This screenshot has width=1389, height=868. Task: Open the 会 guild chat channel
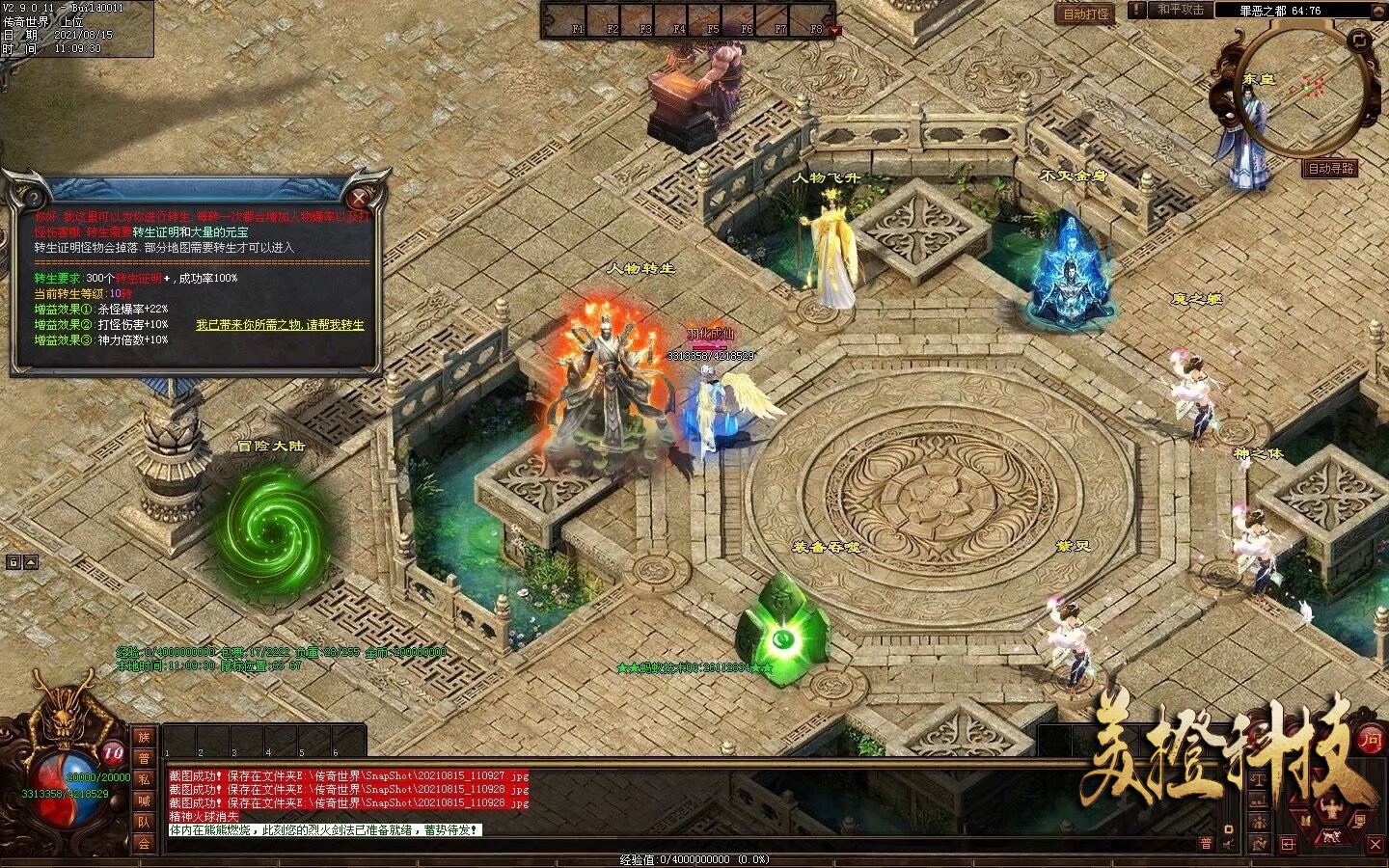tap(145, 843)
